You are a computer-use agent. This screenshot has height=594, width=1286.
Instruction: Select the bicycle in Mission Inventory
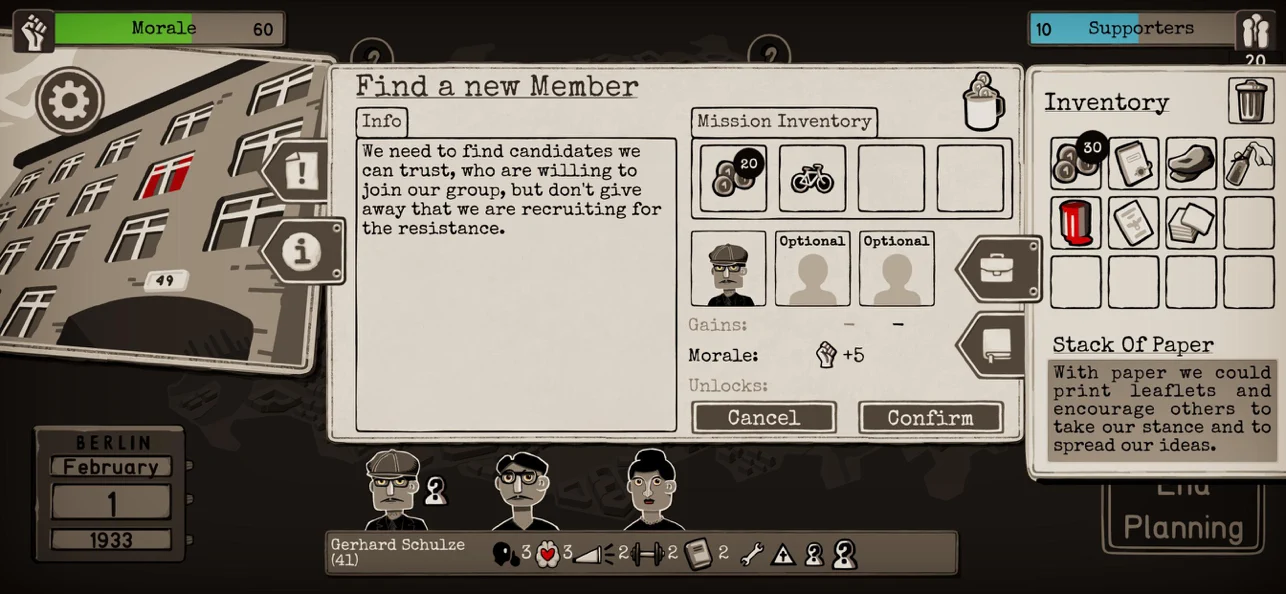click(x=812, y=178)
